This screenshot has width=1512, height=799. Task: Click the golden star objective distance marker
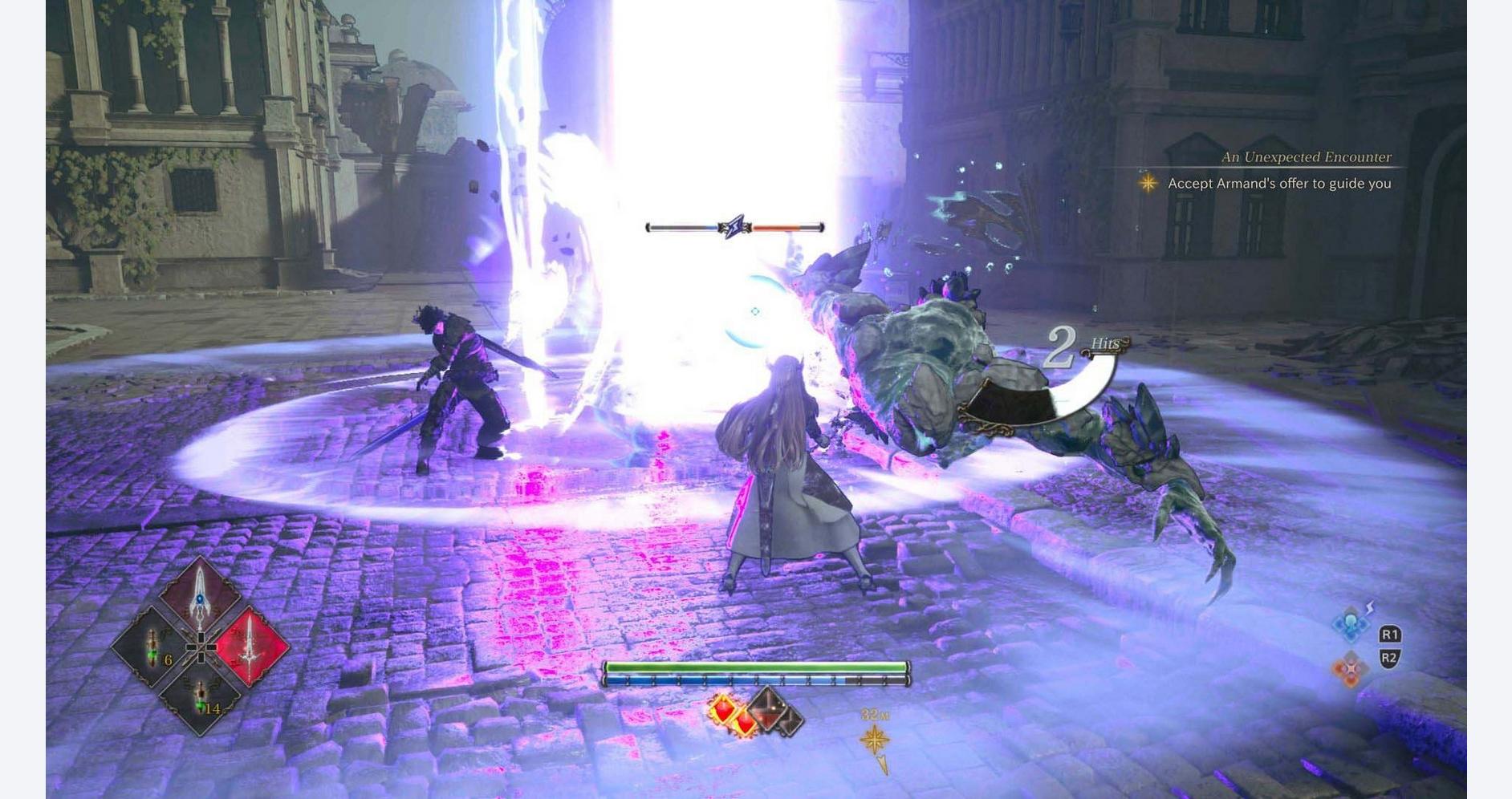pyautogui.click(x=875, y=739)
